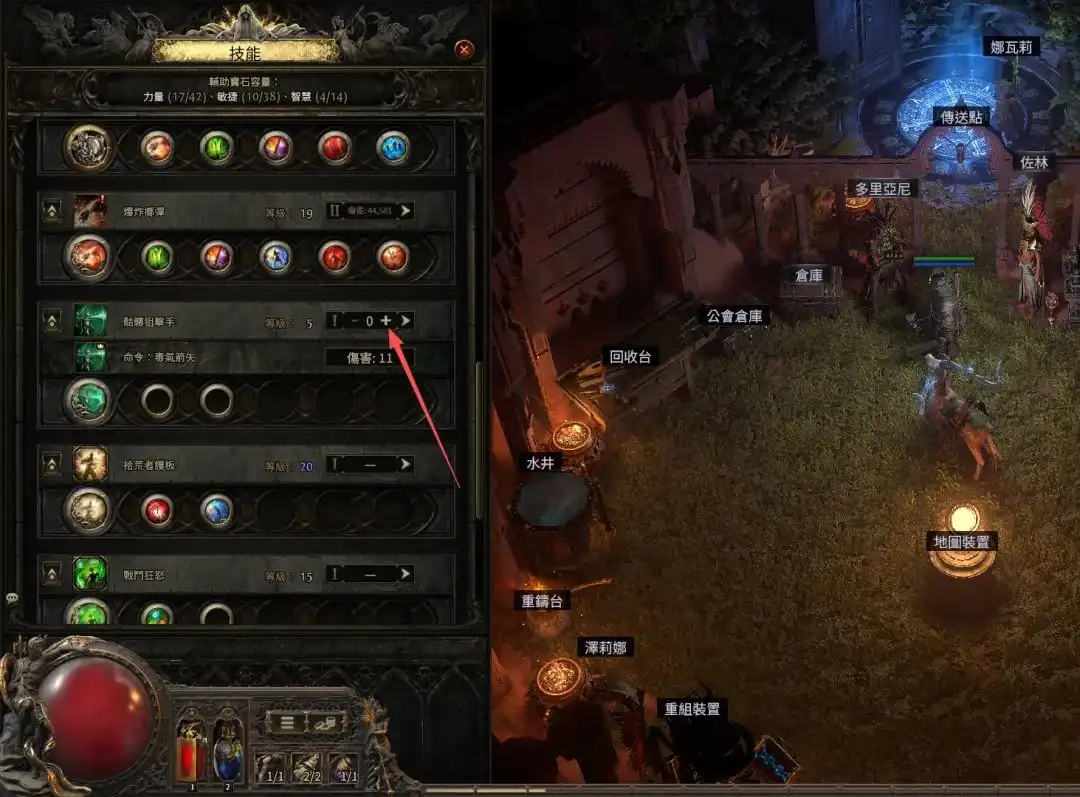This screenshot has width=1080, height=797.
Task: Click the arrow button on 戰鬥狂怒 row
Action: pyautogui.click(x=405, y=575)
